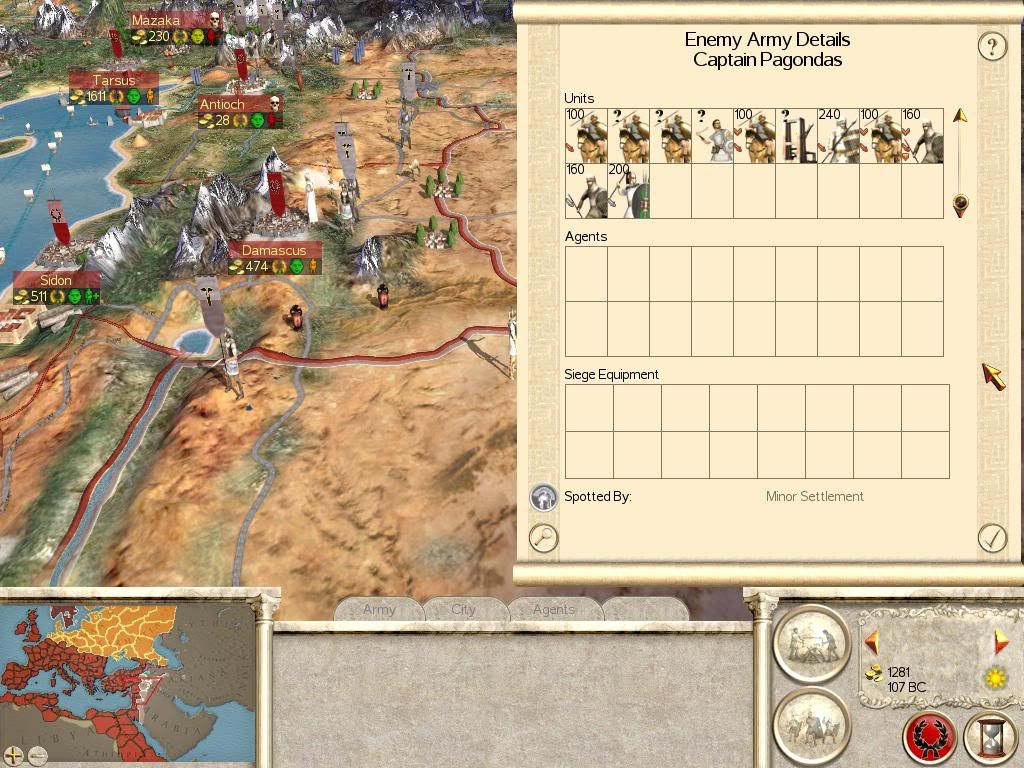Image resolution: width=1024 pixels, height=768 pixels.
Task: Select the 200-strong green shield unit card
Action: point(628,191)
